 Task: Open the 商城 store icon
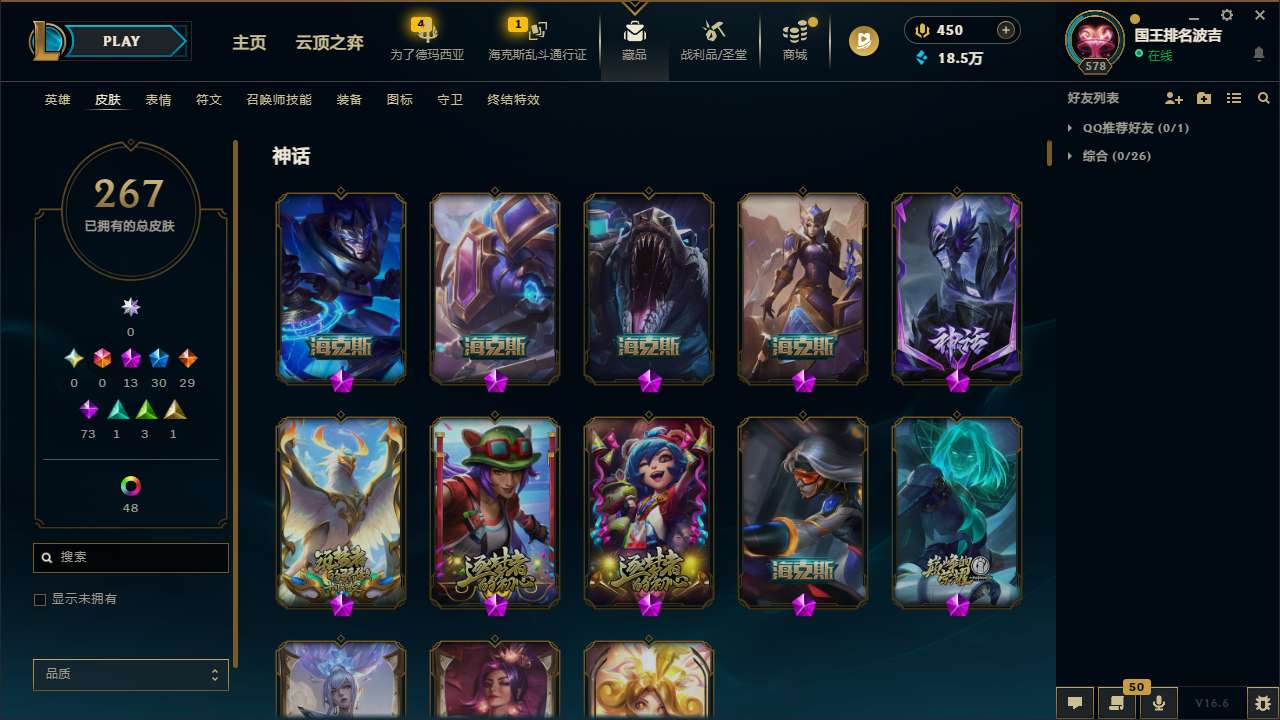[795, 40]
